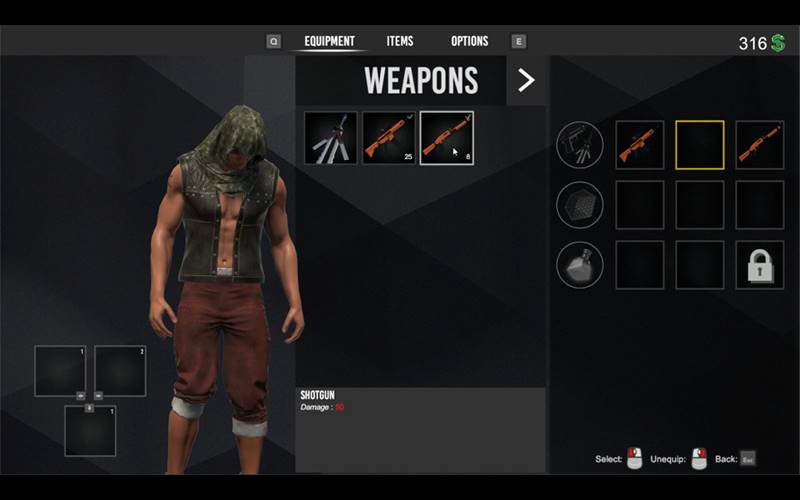Image resolution: width=800 pixels, height=500 pixels.
Task: Select the quick slot numbered 2
Action: [x=120, y=371]
